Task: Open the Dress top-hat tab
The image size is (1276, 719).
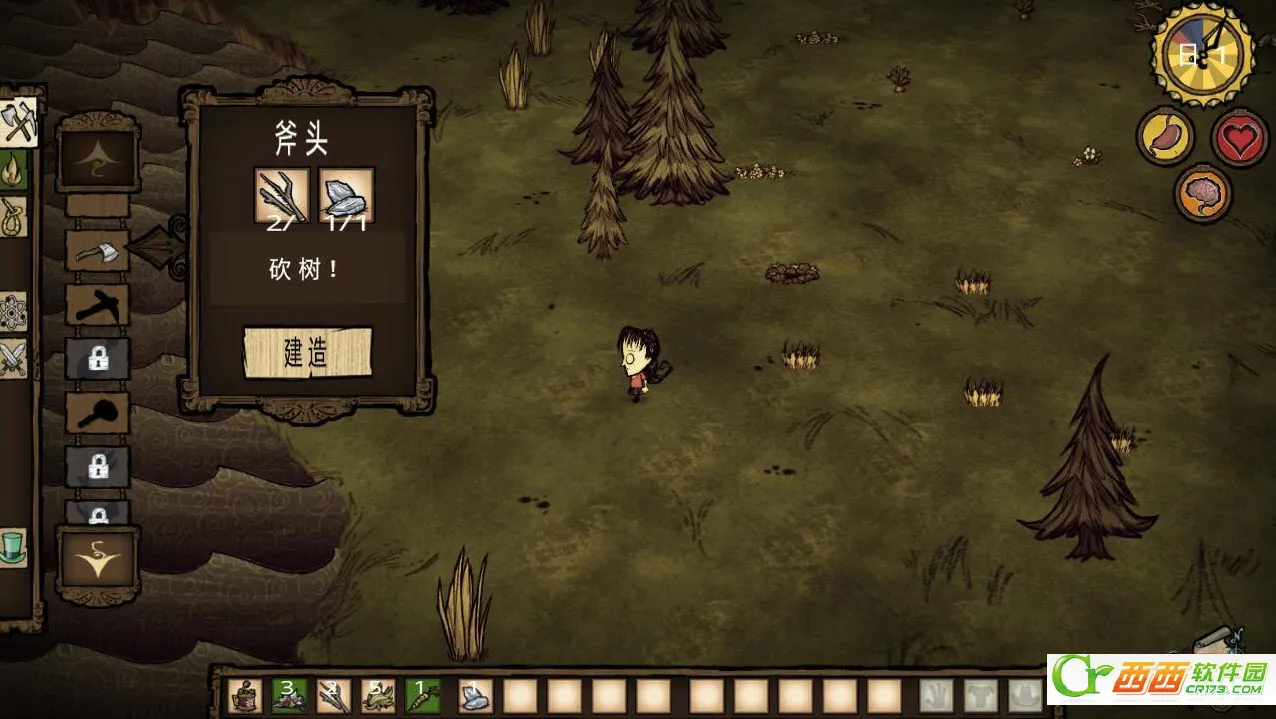Action: (13, 547)
